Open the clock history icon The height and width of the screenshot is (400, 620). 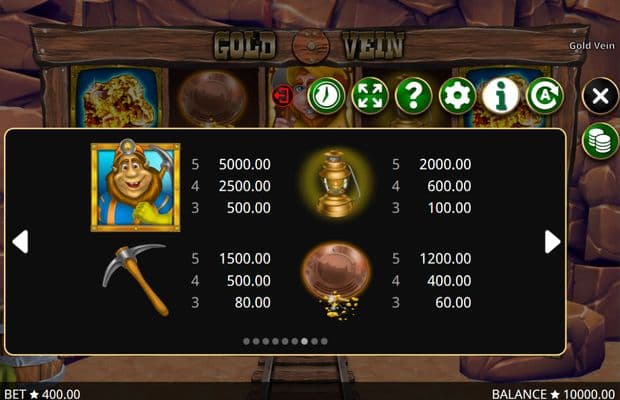(x=326, y=96)
